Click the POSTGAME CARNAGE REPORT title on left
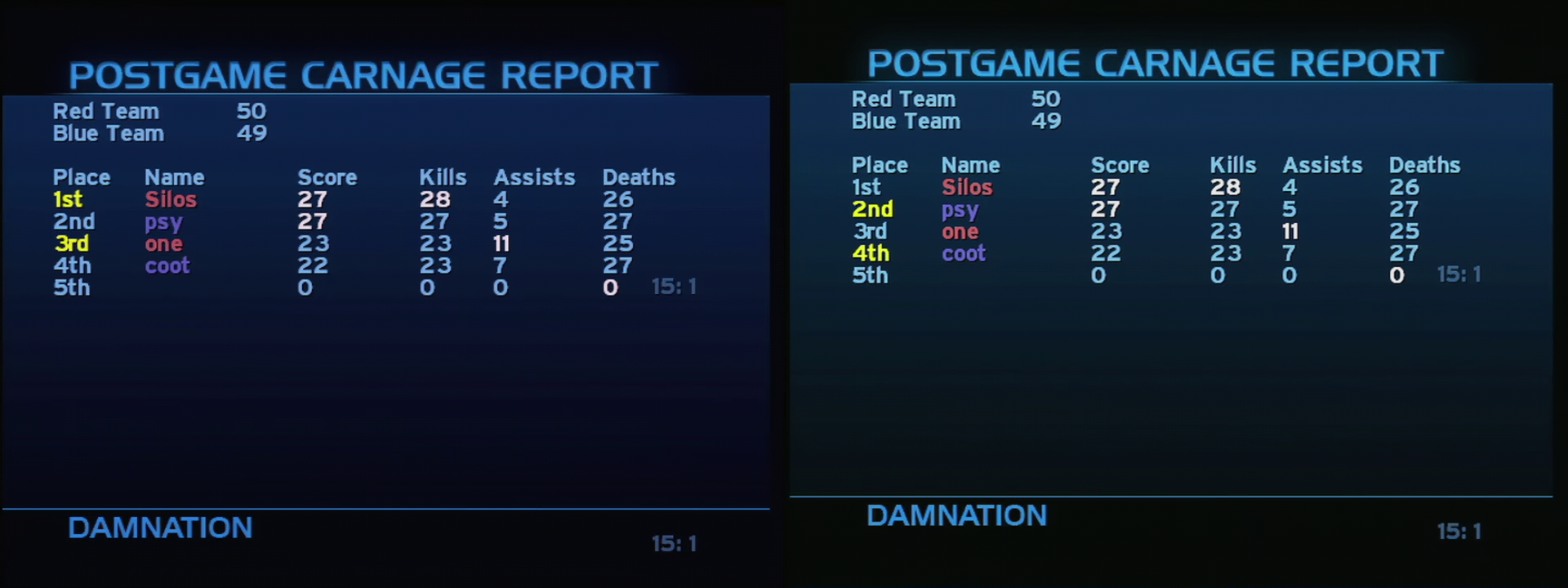This screenshot has width=1568, height=588. pyautogui.click(x=365, y=74)
